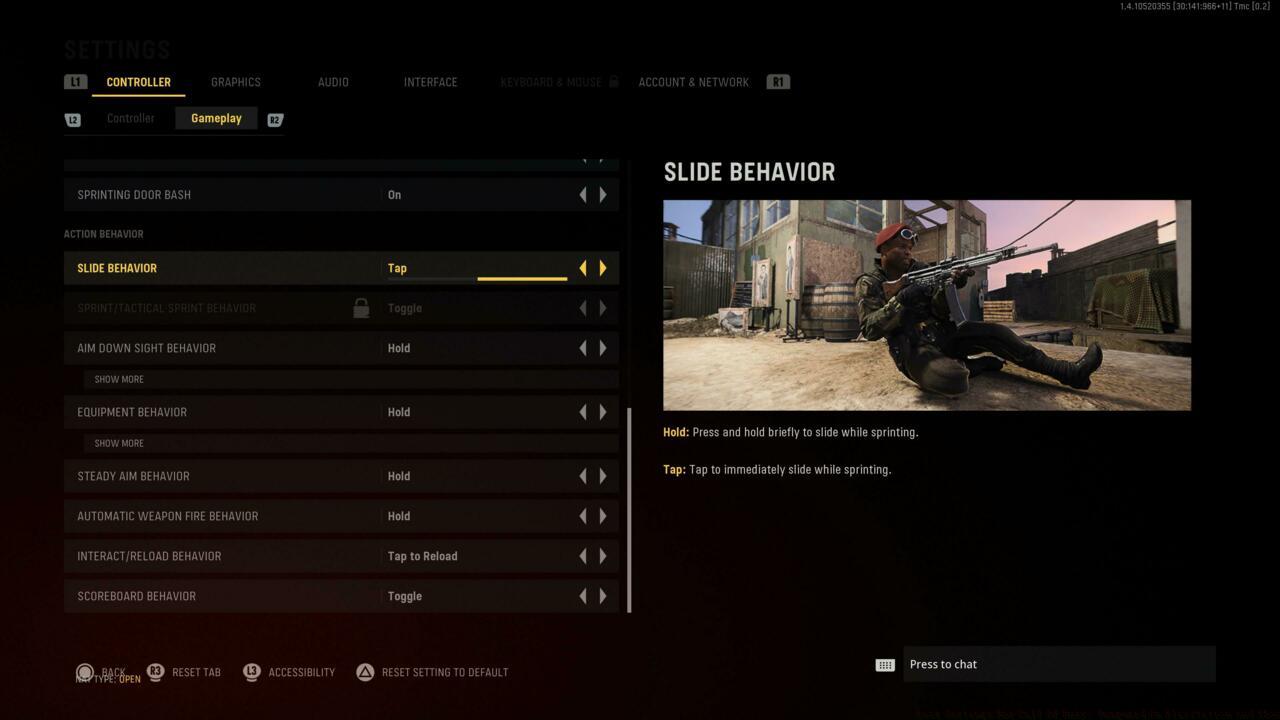Change Scoreboard Behavior from Toggle setting

tap(603, 595)
